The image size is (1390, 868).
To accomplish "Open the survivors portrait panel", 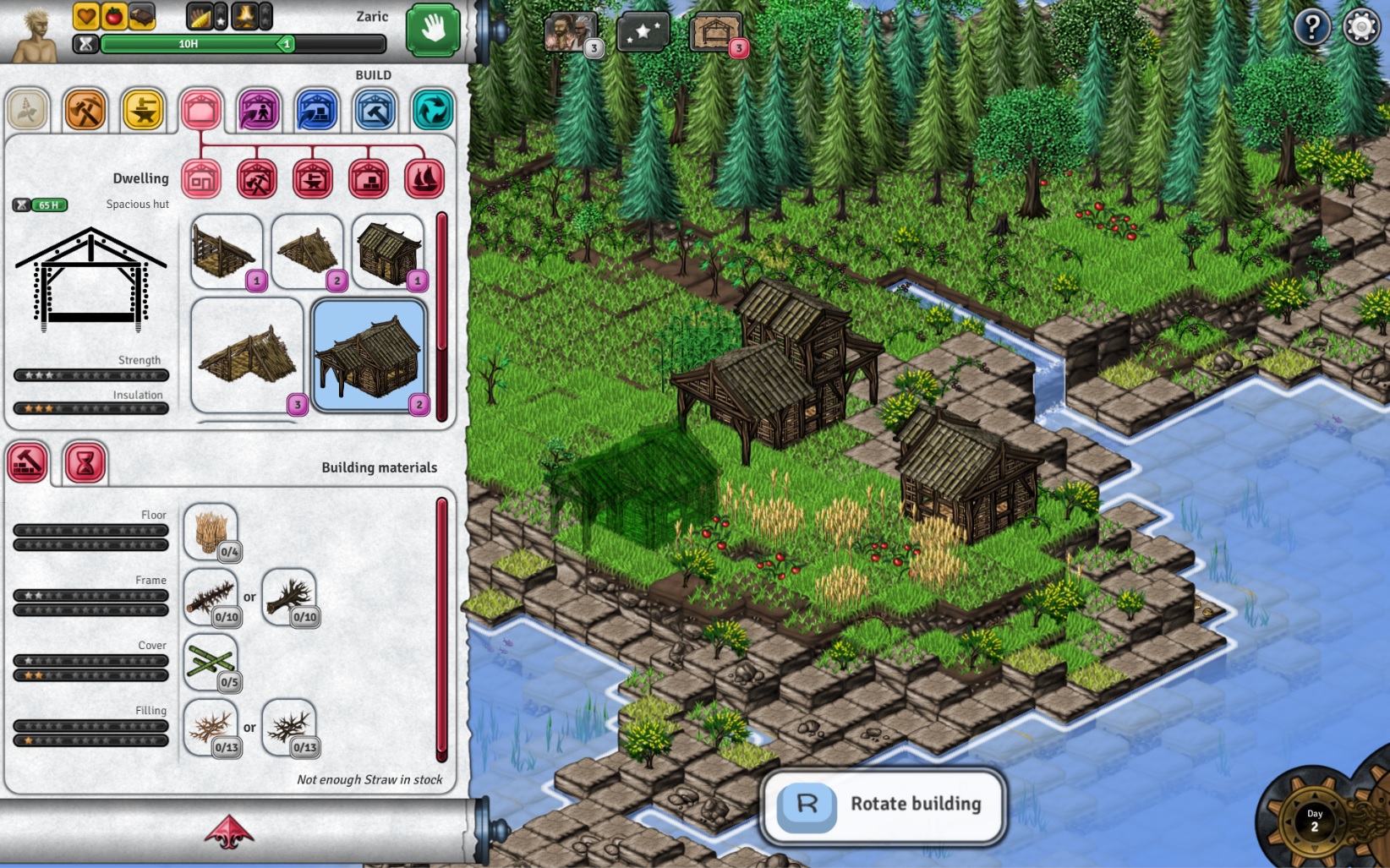I will click(x=571, y=33).
